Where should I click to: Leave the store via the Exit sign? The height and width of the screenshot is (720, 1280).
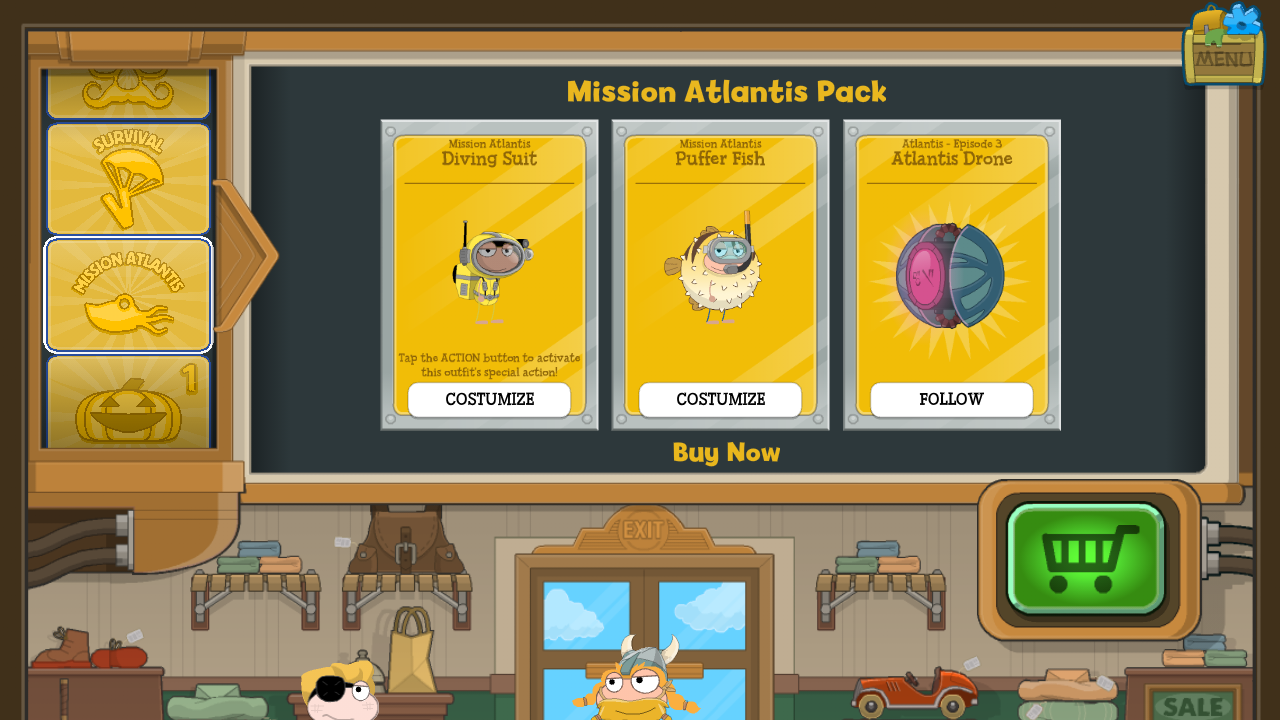642,530
